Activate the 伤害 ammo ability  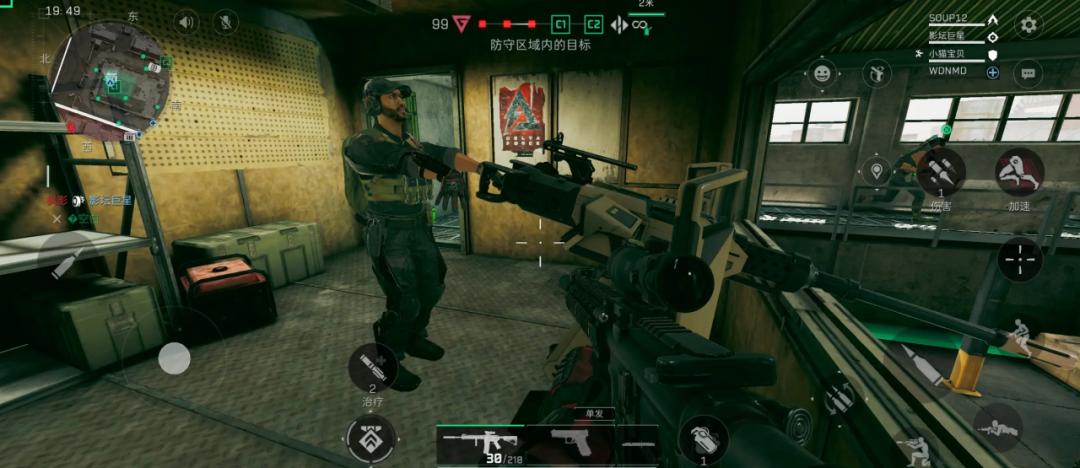[941, 173]
